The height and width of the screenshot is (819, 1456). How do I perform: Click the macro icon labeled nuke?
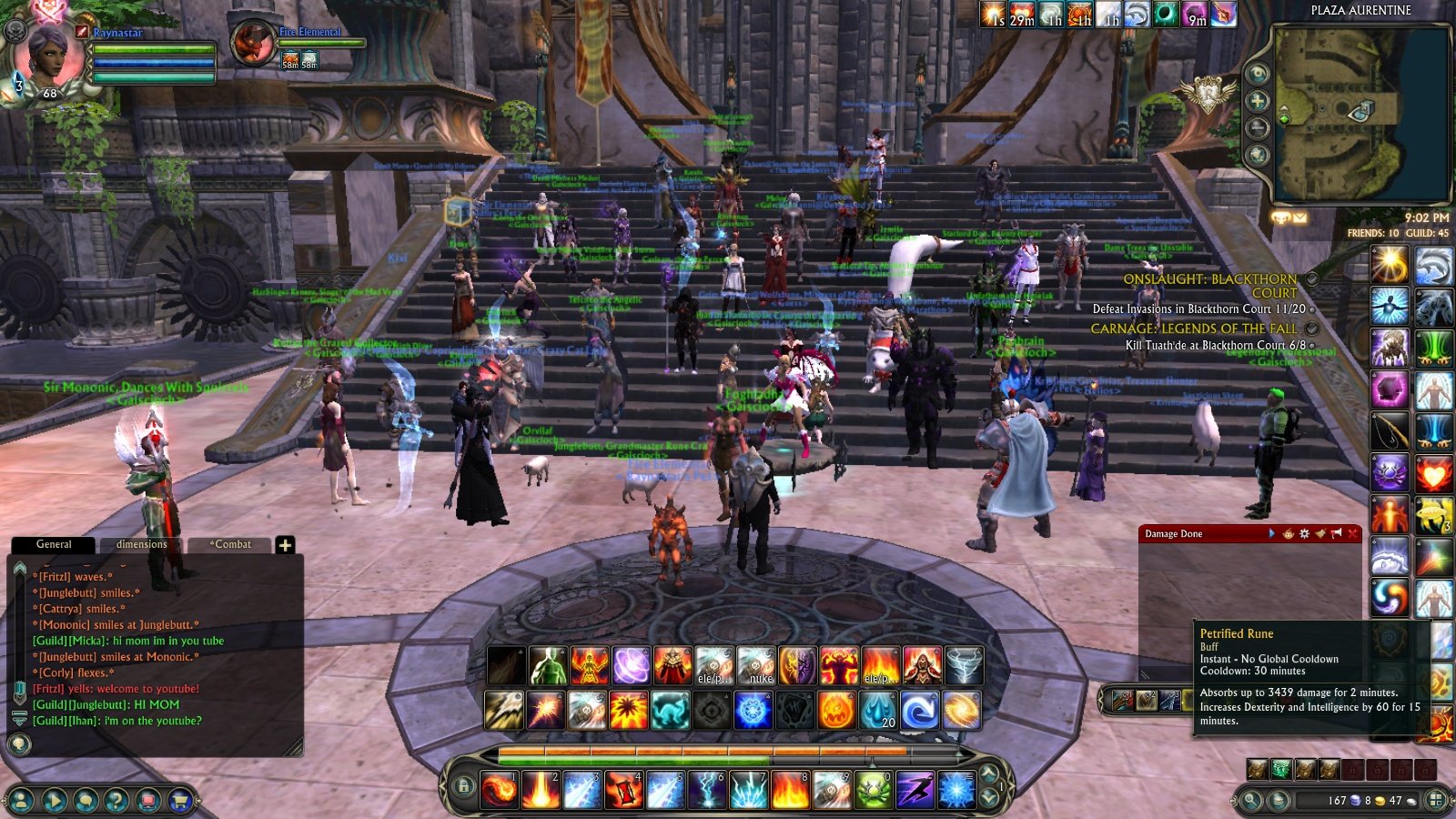click(x=756, y=666)
